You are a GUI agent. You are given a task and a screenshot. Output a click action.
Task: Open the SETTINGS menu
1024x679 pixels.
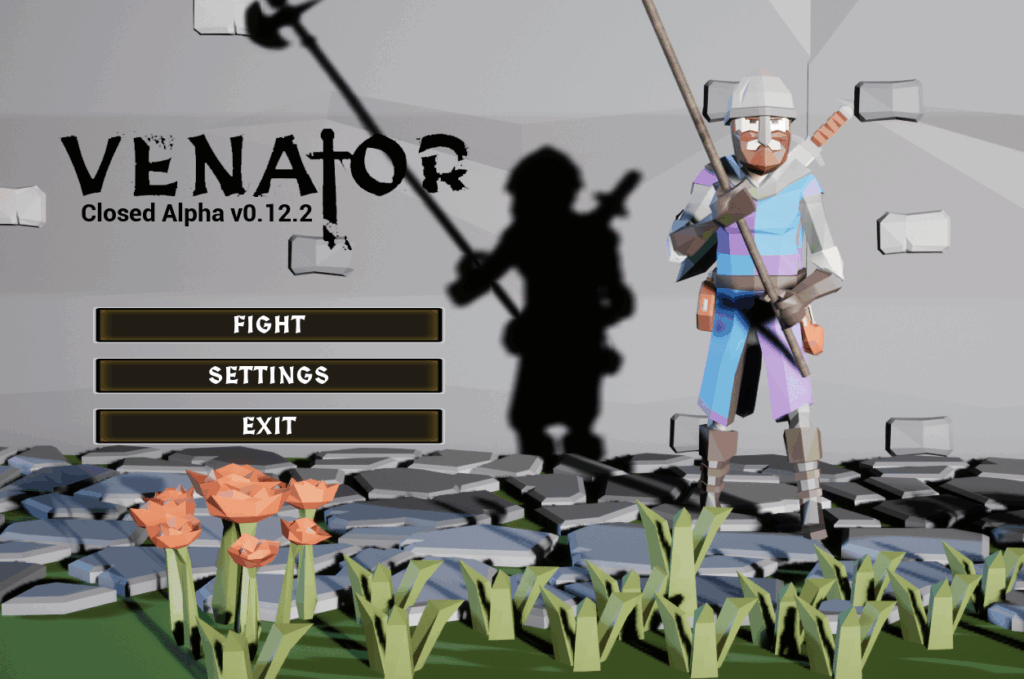268,376
